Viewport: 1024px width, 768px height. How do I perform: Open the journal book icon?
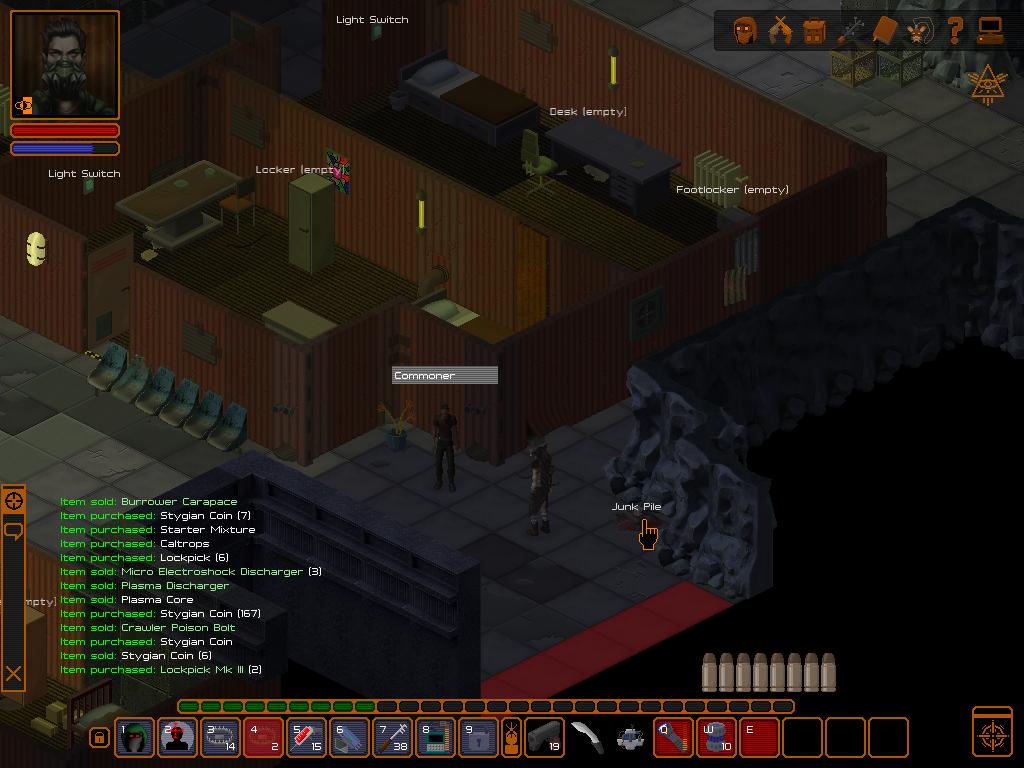tap(885, 30)
